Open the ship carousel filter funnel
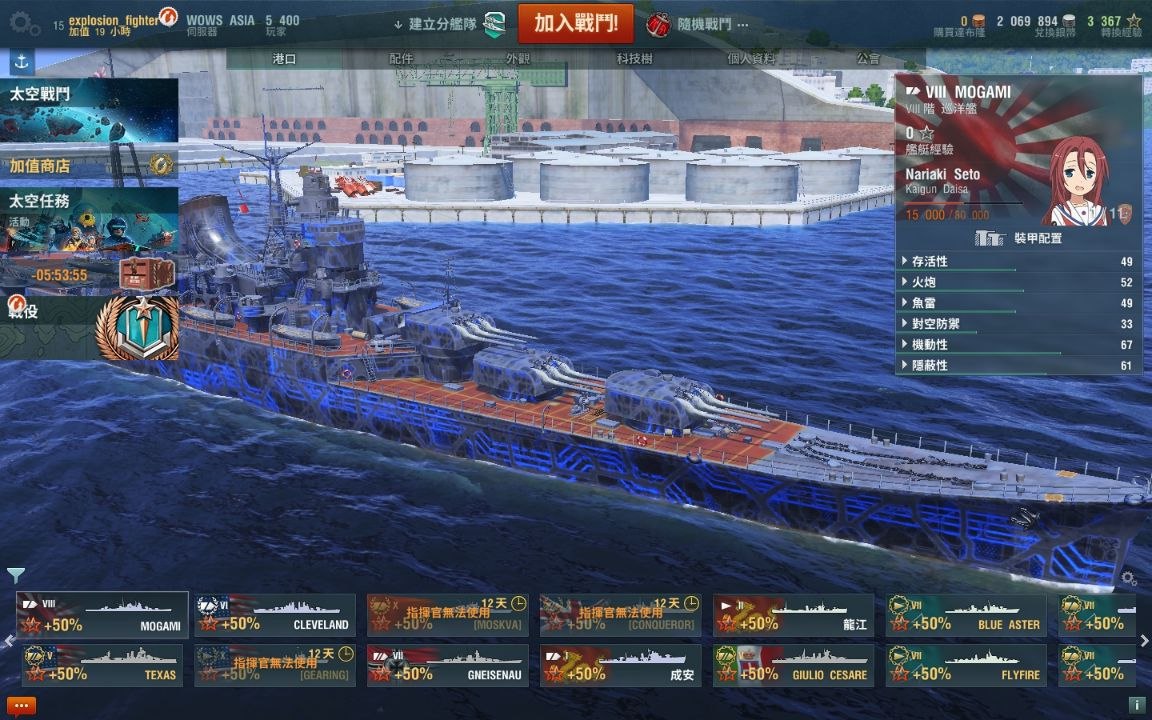Image resolution: width=1152 pixels, height=720 pixels. (x=16, y=575)
